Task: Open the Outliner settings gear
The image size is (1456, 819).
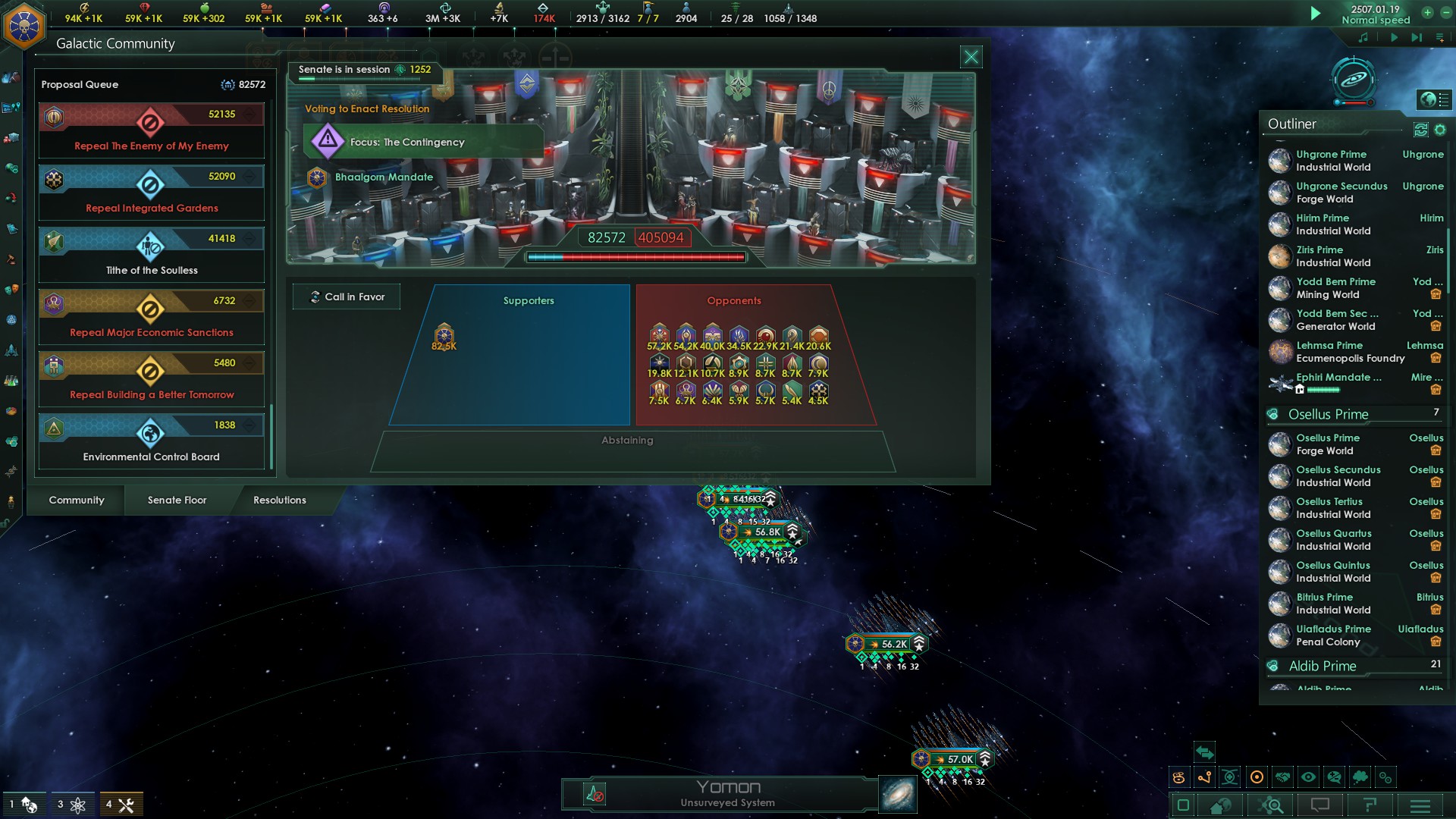Action: tap(1439, 130)
